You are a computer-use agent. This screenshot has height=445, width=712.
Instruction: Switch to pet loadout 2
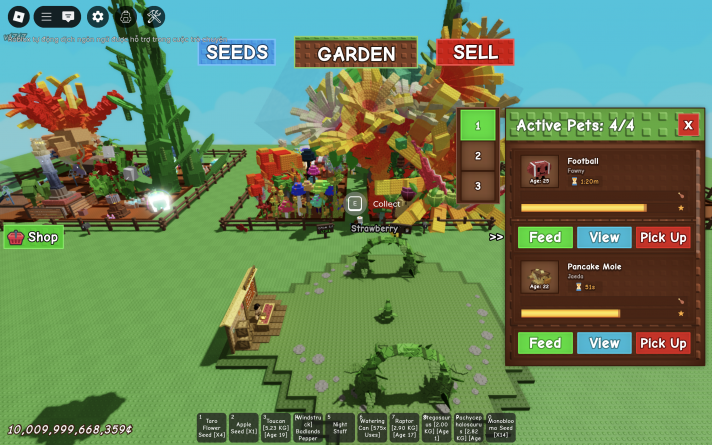478,156
